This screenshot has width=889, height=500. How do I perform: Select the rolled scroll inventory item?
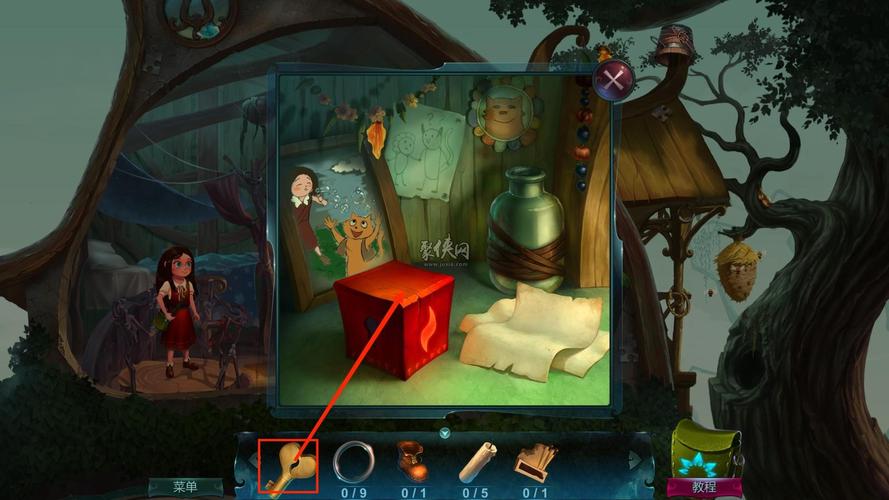tap(474, 462)
